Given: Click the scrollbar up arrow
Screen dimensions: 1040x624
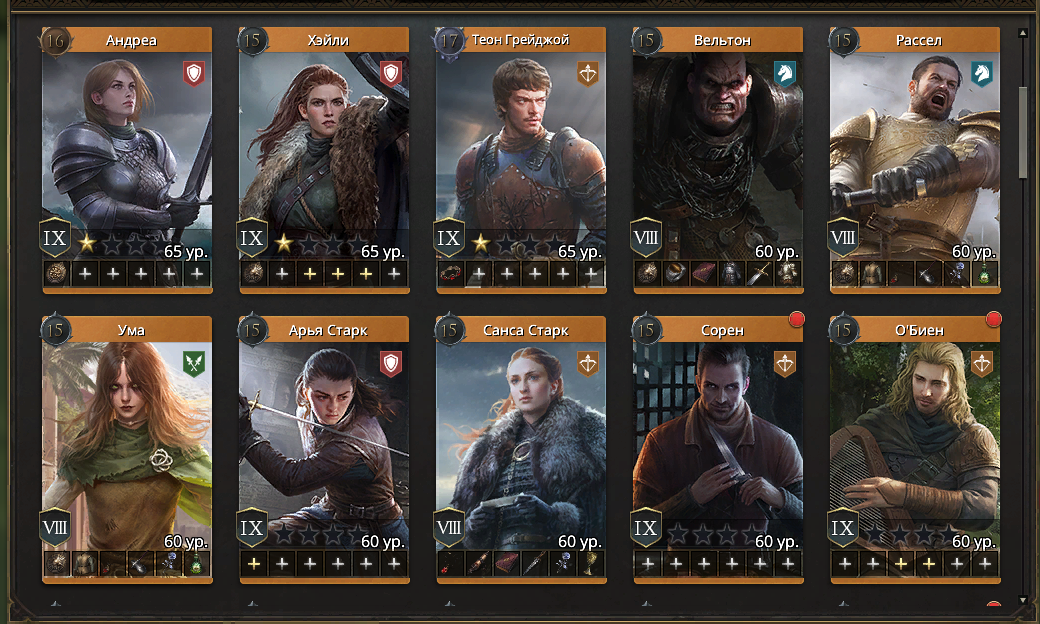Looking at the screenshot, I should [1023, 32].
